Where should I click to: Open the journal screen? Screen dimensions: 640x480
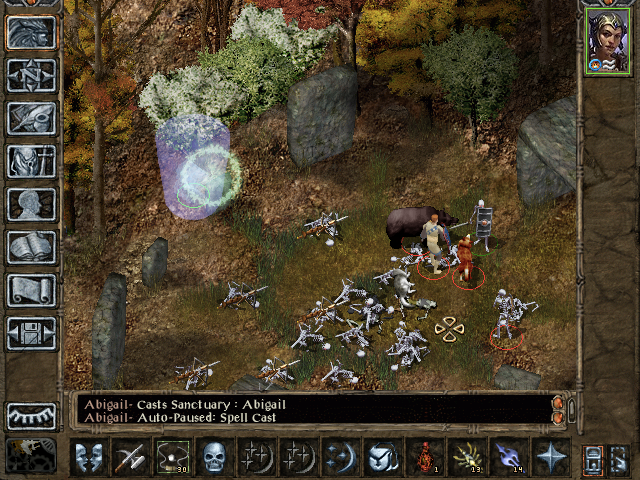click(32, 118)
